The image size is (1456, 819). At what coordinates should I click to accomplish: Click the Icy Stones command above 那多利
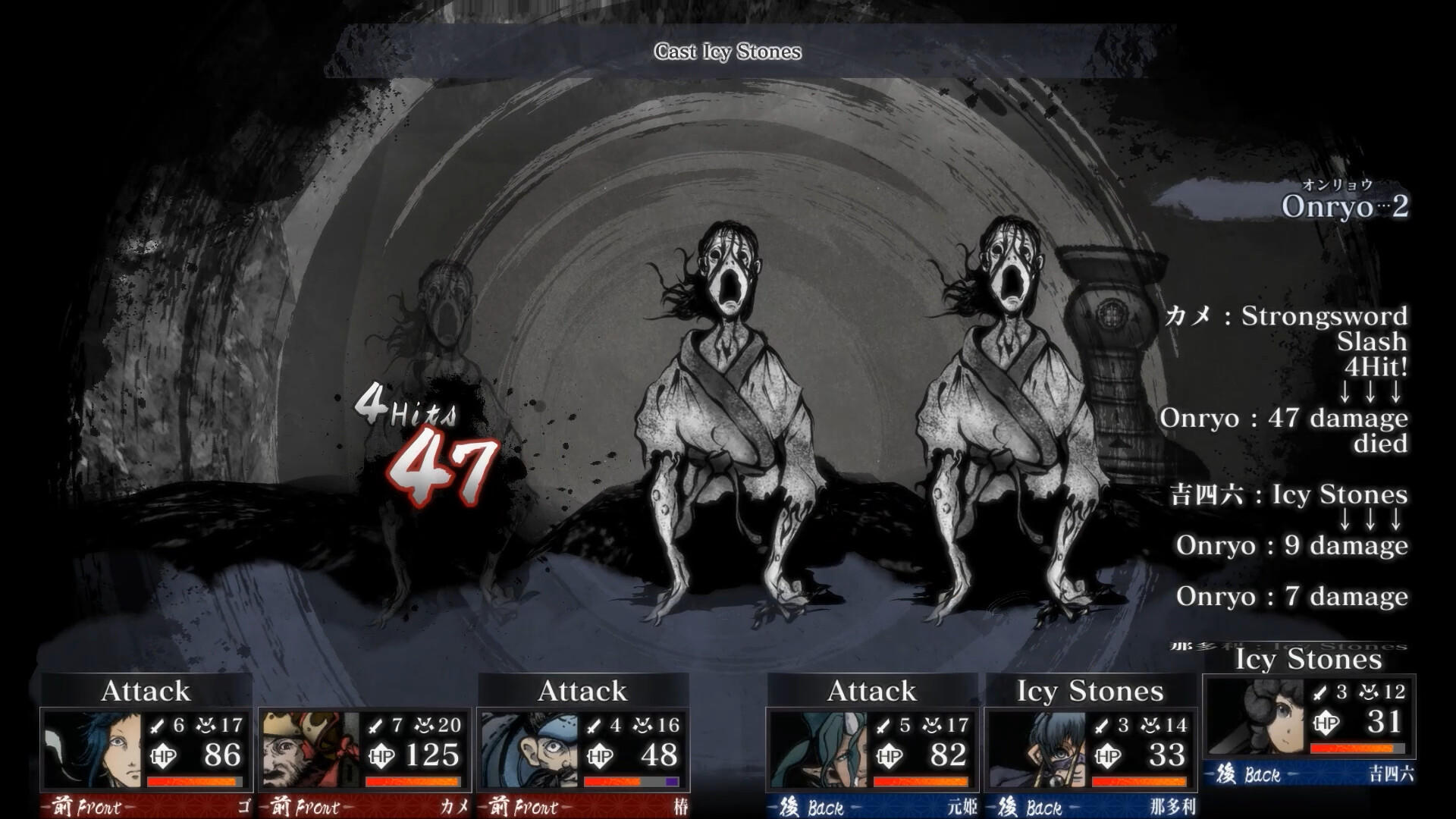point(1088,692)
